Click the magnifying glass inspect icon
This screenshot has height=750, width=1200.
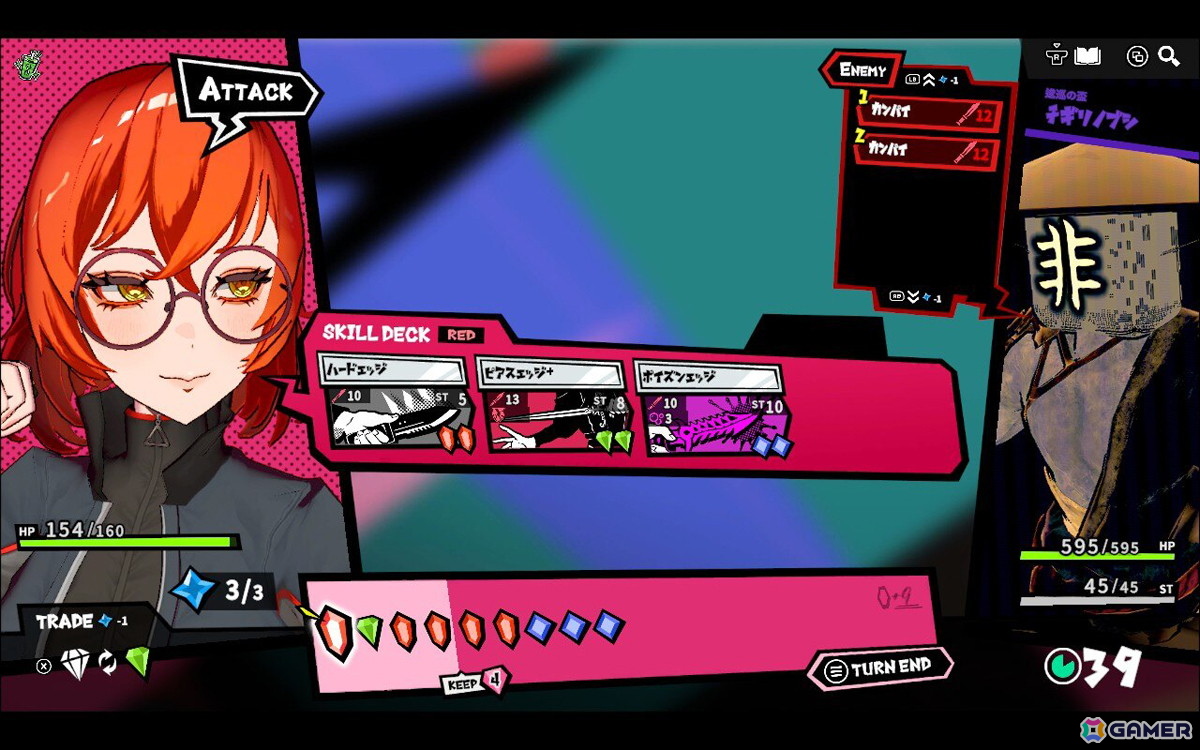coord(1168,56)
